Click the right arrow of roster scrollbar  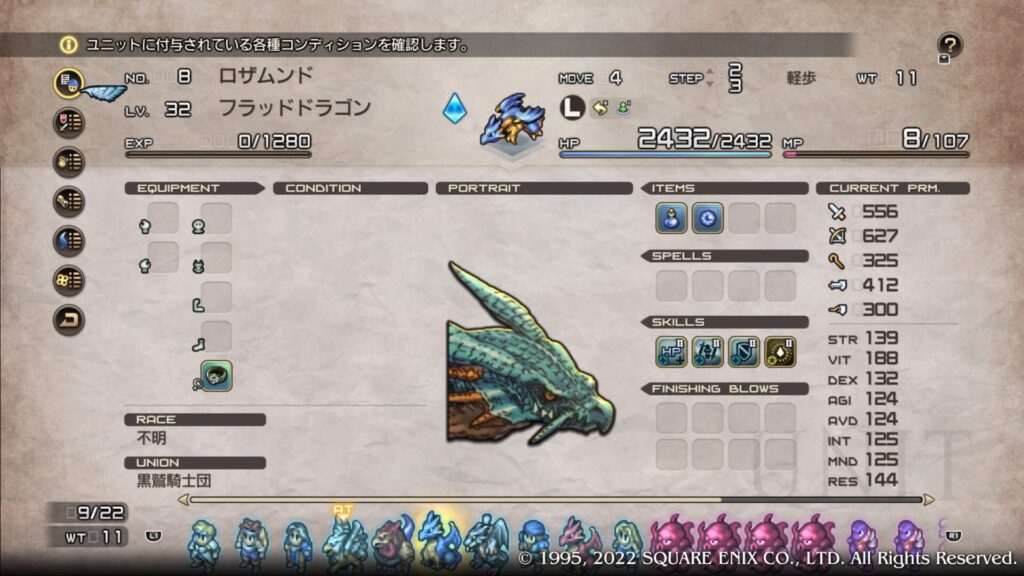coord(929,499)
